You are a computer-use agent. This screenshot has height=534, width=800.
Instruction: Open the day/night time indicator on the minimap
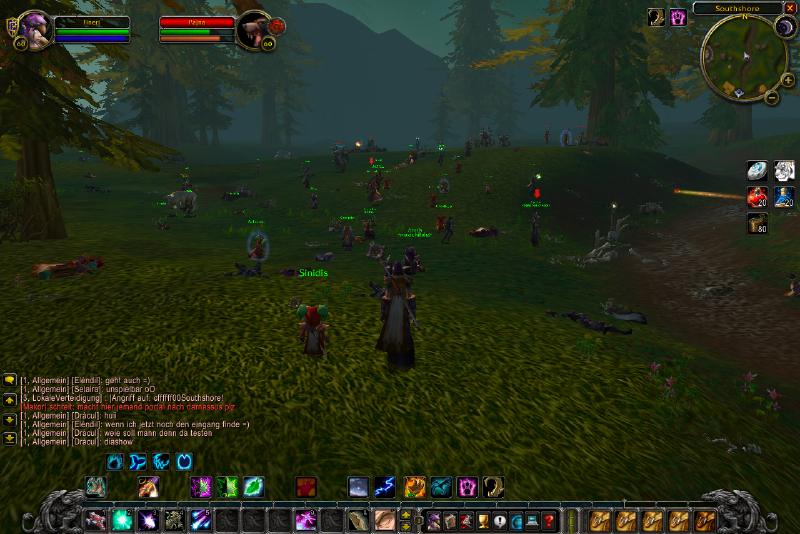pos(783,27)
